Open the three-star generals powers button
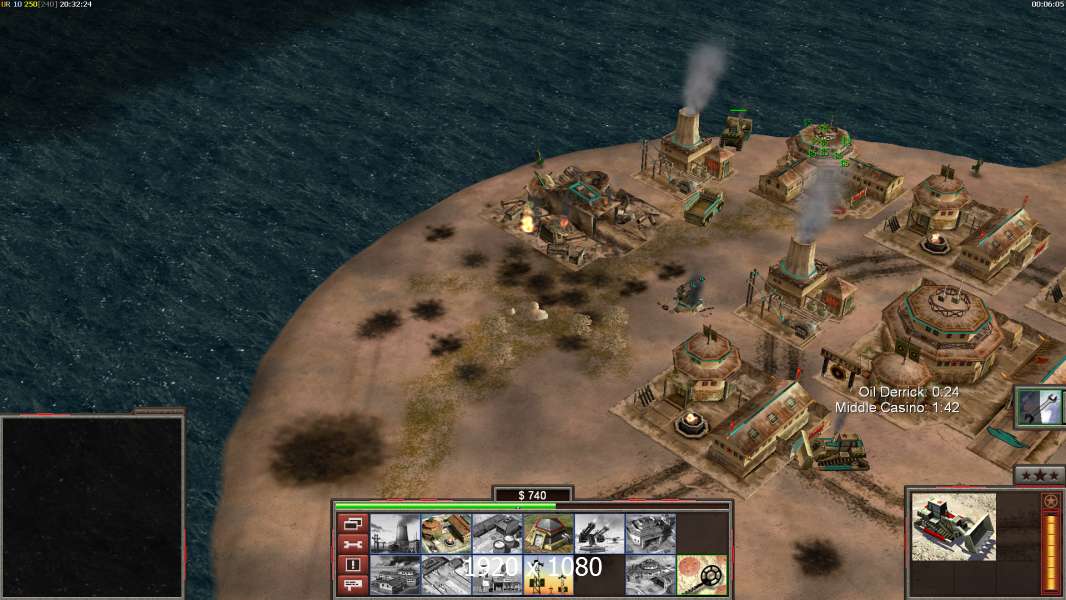 1039,476
